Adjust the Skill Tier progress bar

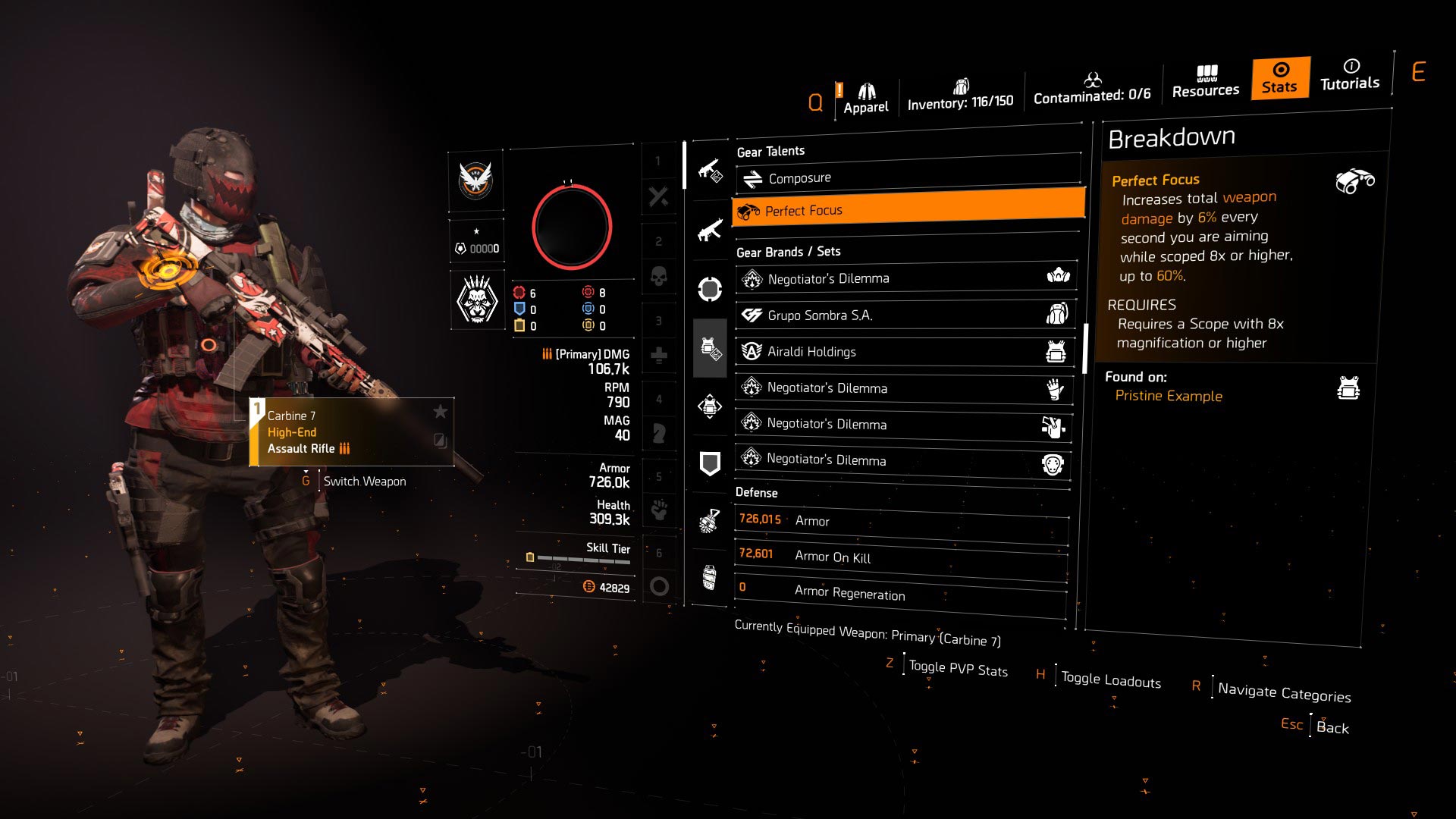click(x=580, y=557)
